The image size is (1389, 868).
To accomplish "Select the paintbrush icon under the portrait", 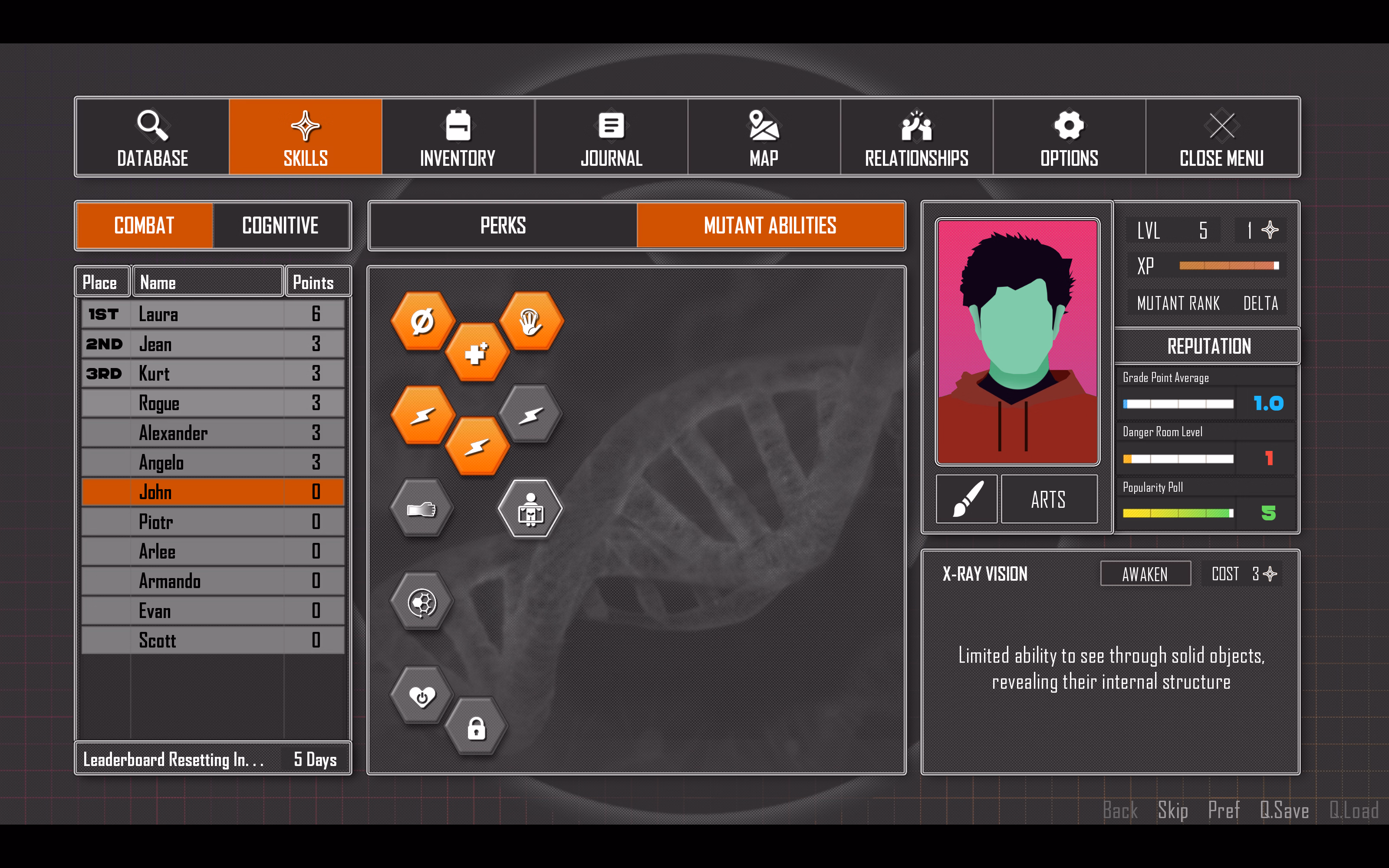I will 967,498.
